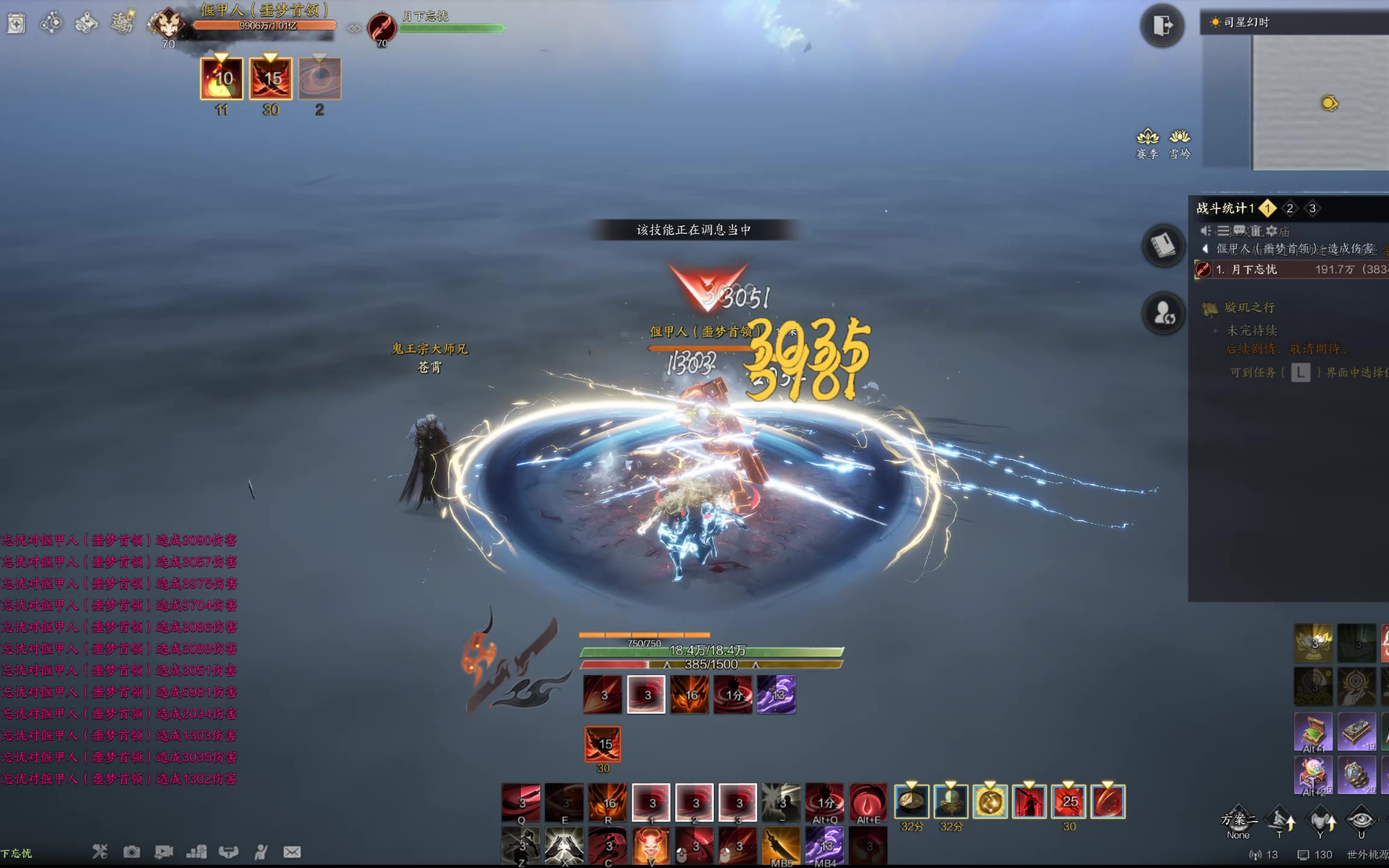The height and width of the screenshot is (868, 1389).
Task: Click the character switch round button
Action: pyautogui.click(x=1163, y=313)
